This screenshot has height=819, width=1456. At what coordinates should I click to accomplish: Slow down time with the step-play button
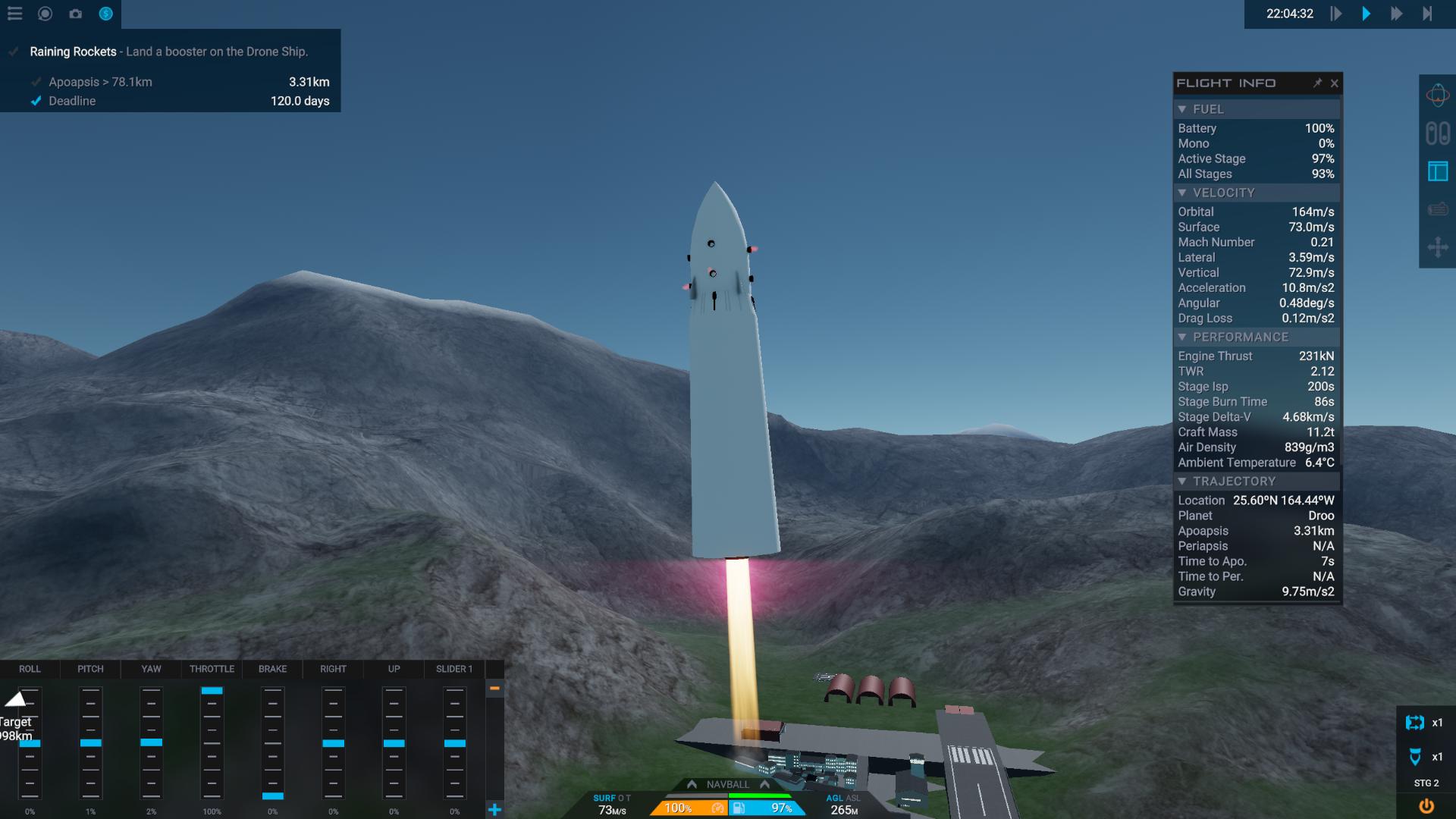(x=1336, y=14)
